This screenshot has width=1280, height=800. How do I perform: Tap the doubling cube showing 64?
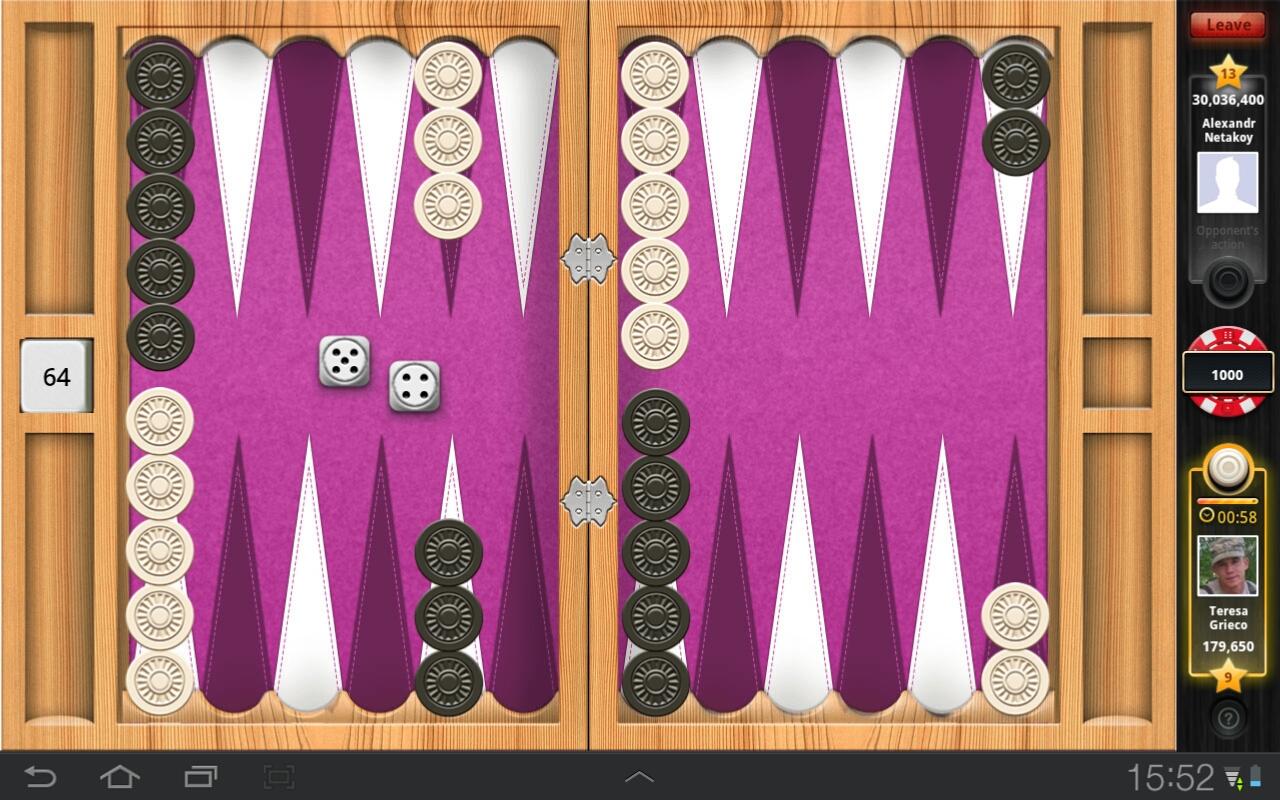[56, 376]
